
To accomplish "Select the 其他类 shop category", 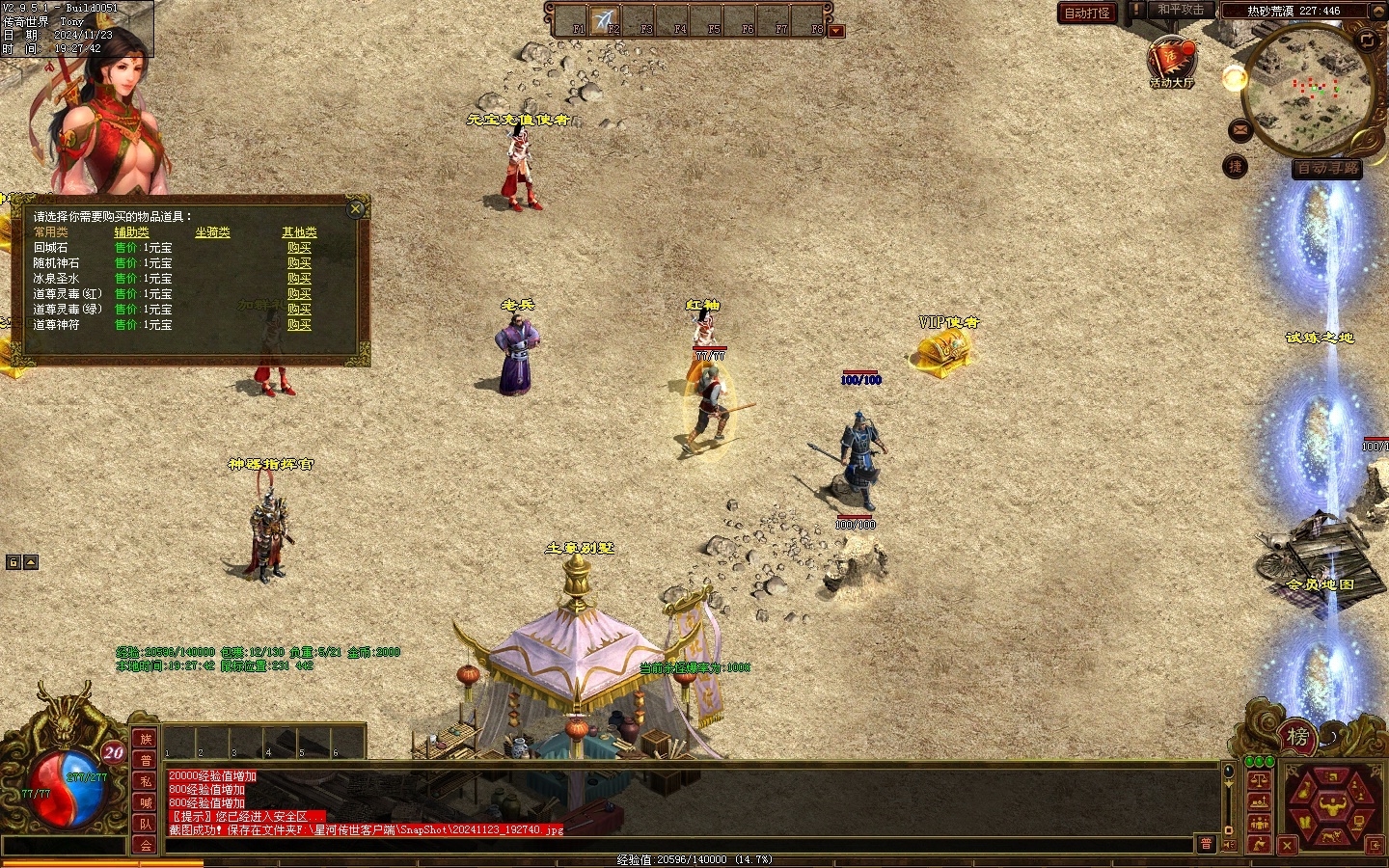I will tap(299, 232).
